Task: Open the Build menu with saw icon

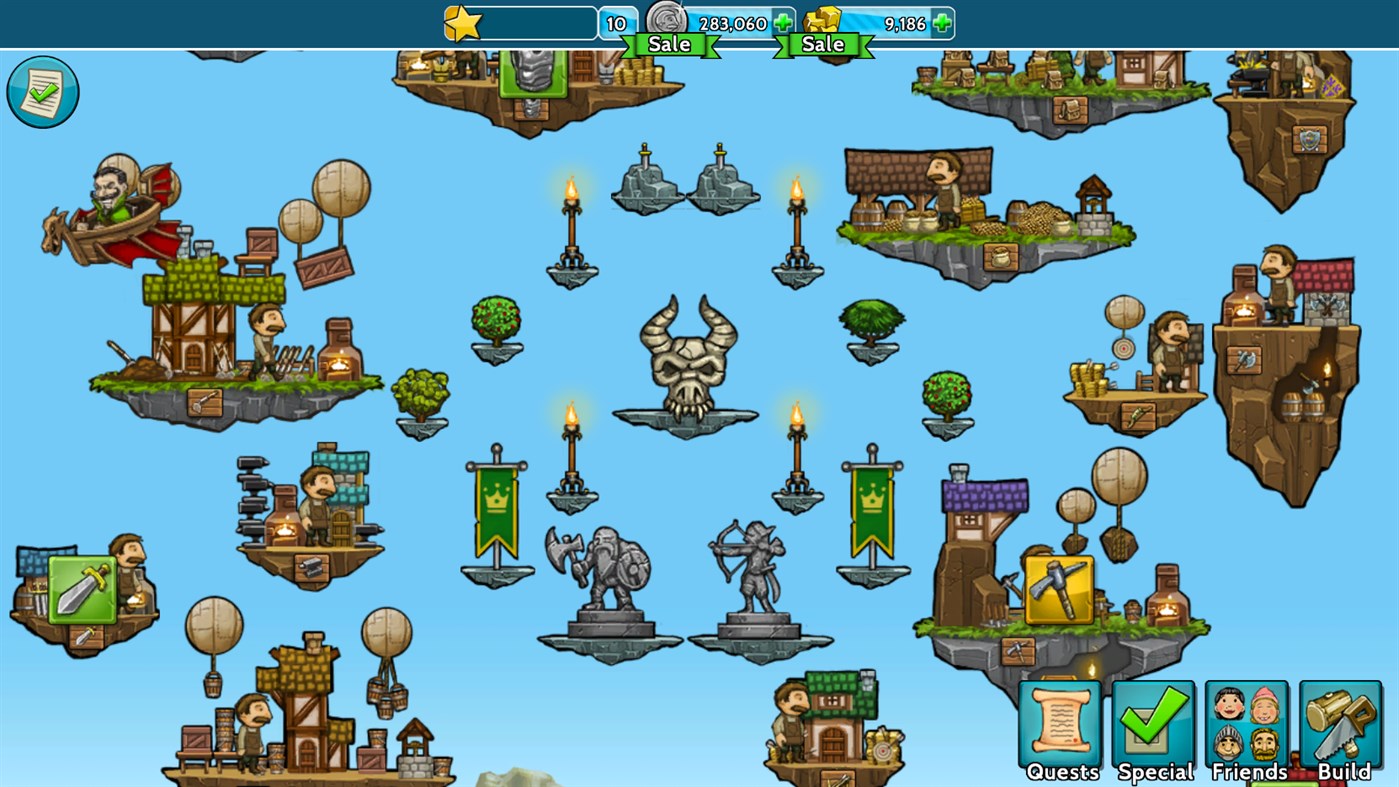Action: click(x=1340, y=722)
